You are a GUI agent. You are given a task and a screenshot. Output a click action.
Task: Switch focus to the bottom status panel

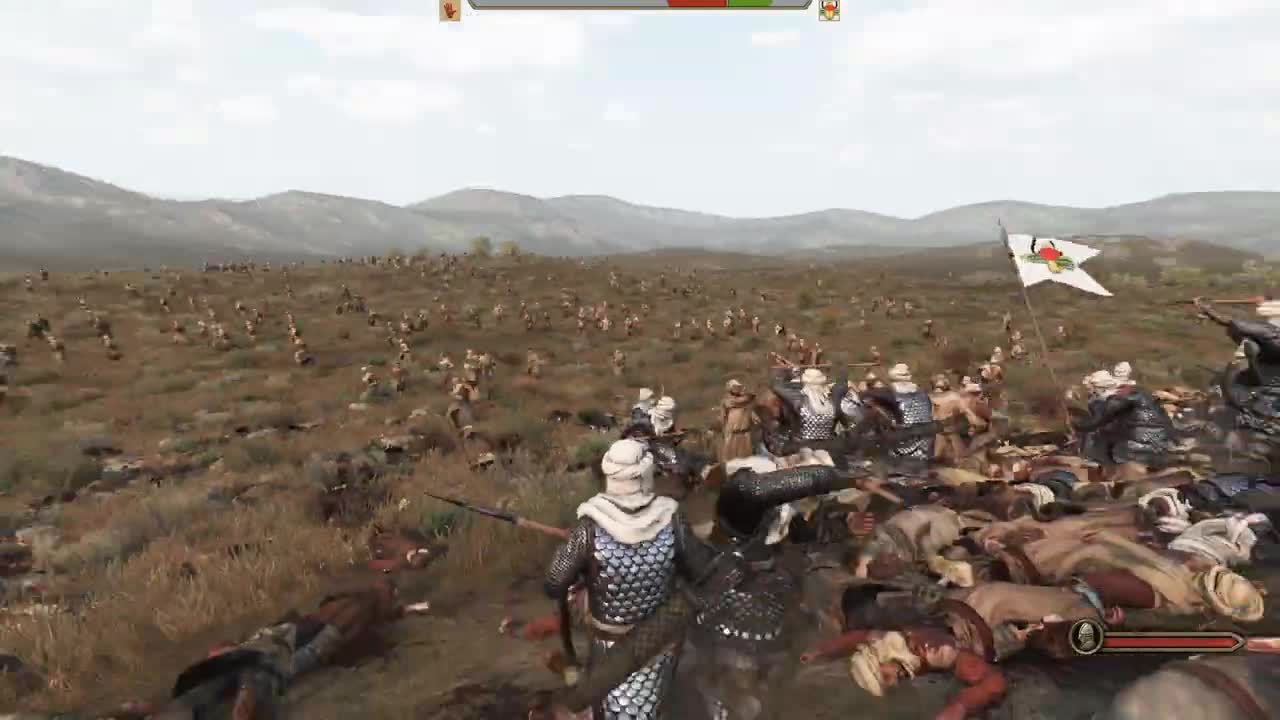coord(1160,640)
